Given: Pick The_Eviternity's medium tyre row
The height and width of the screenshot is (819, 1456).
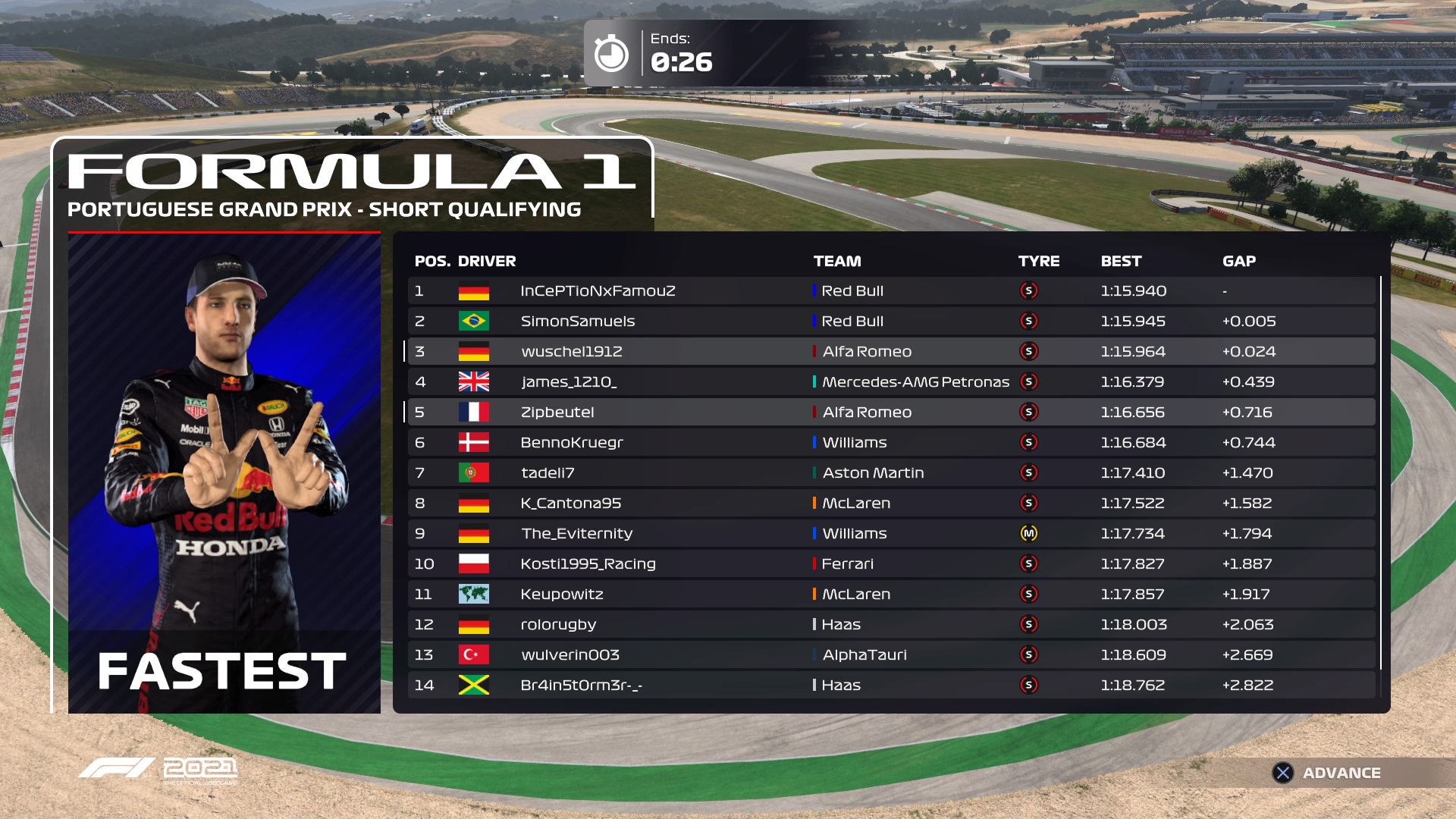Looking at the screenshot, I should 891,534.
